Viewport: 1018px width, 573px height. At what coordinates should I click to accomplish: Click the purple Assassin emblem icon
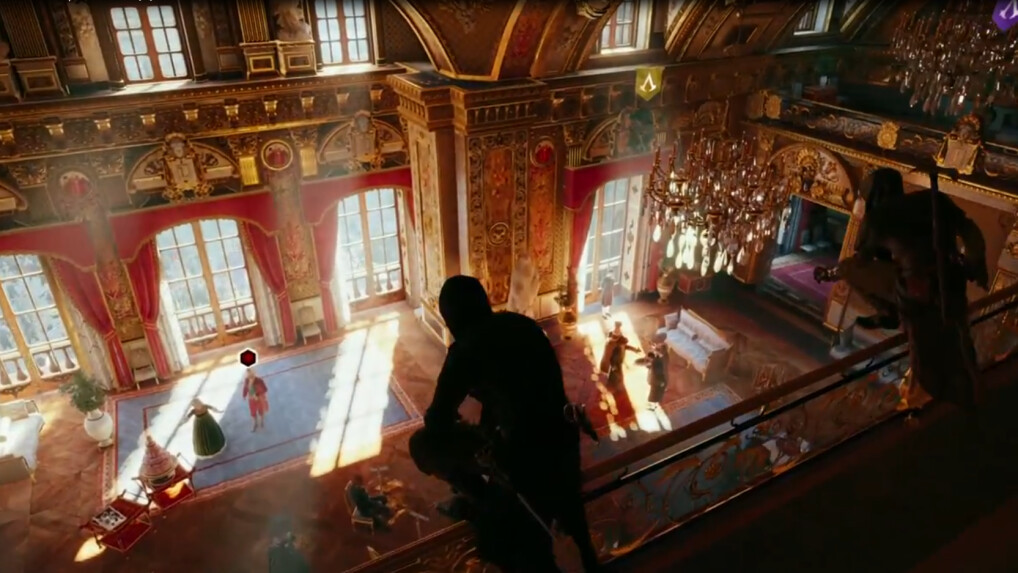tap(1004, 14)
